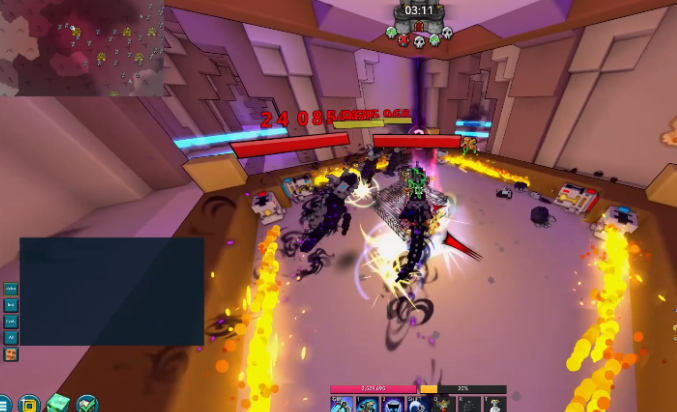The image size is (677, 412).
Task: Select the dark greyed-out R slot
Action: (468, 404)
